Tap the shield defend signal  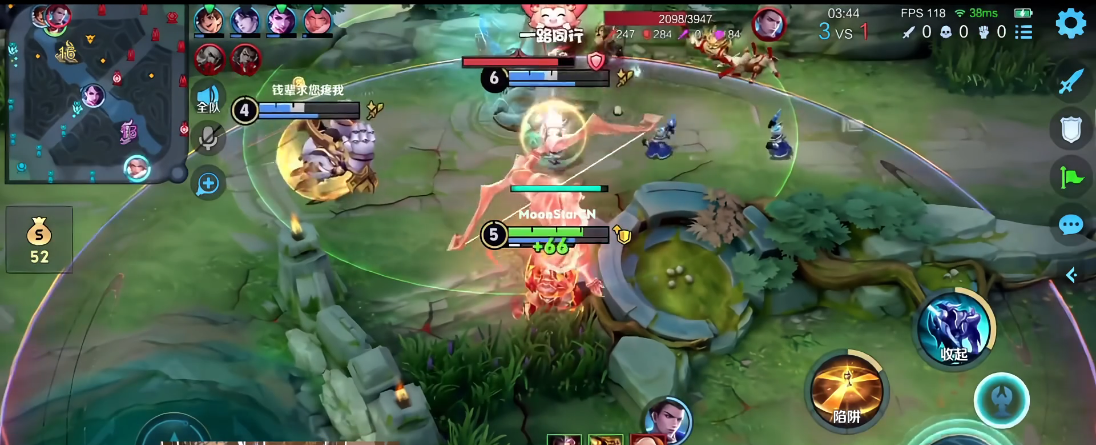1071,128
